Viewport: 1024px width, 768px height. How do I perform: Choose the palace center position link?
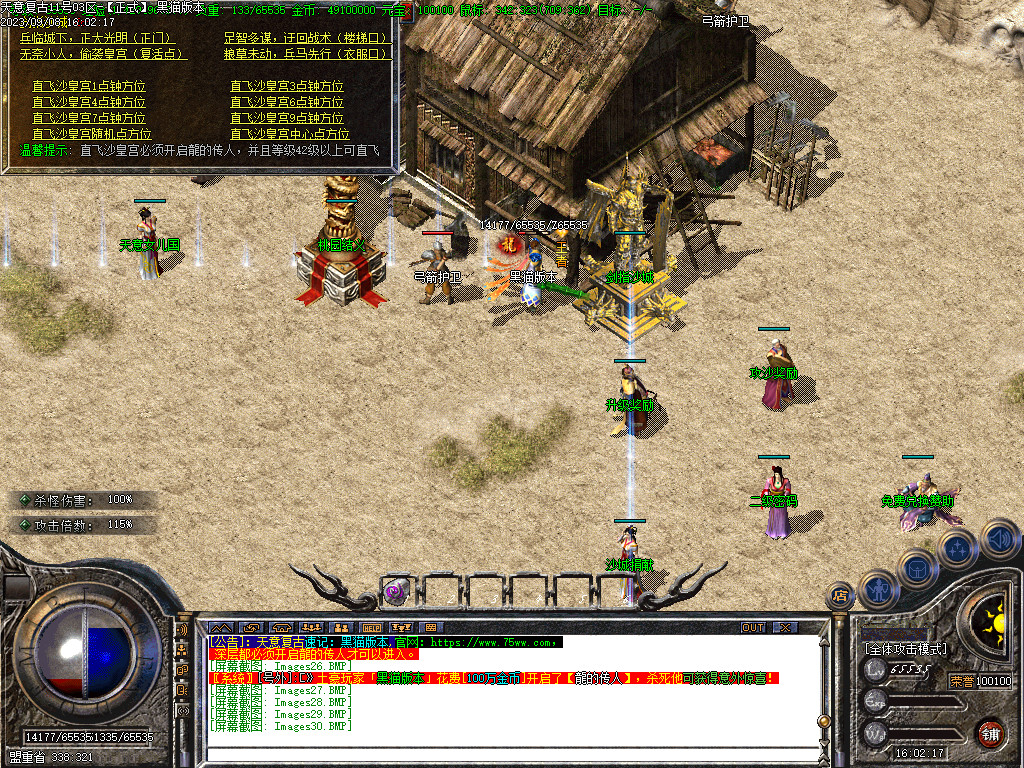[x=290, y=134]
